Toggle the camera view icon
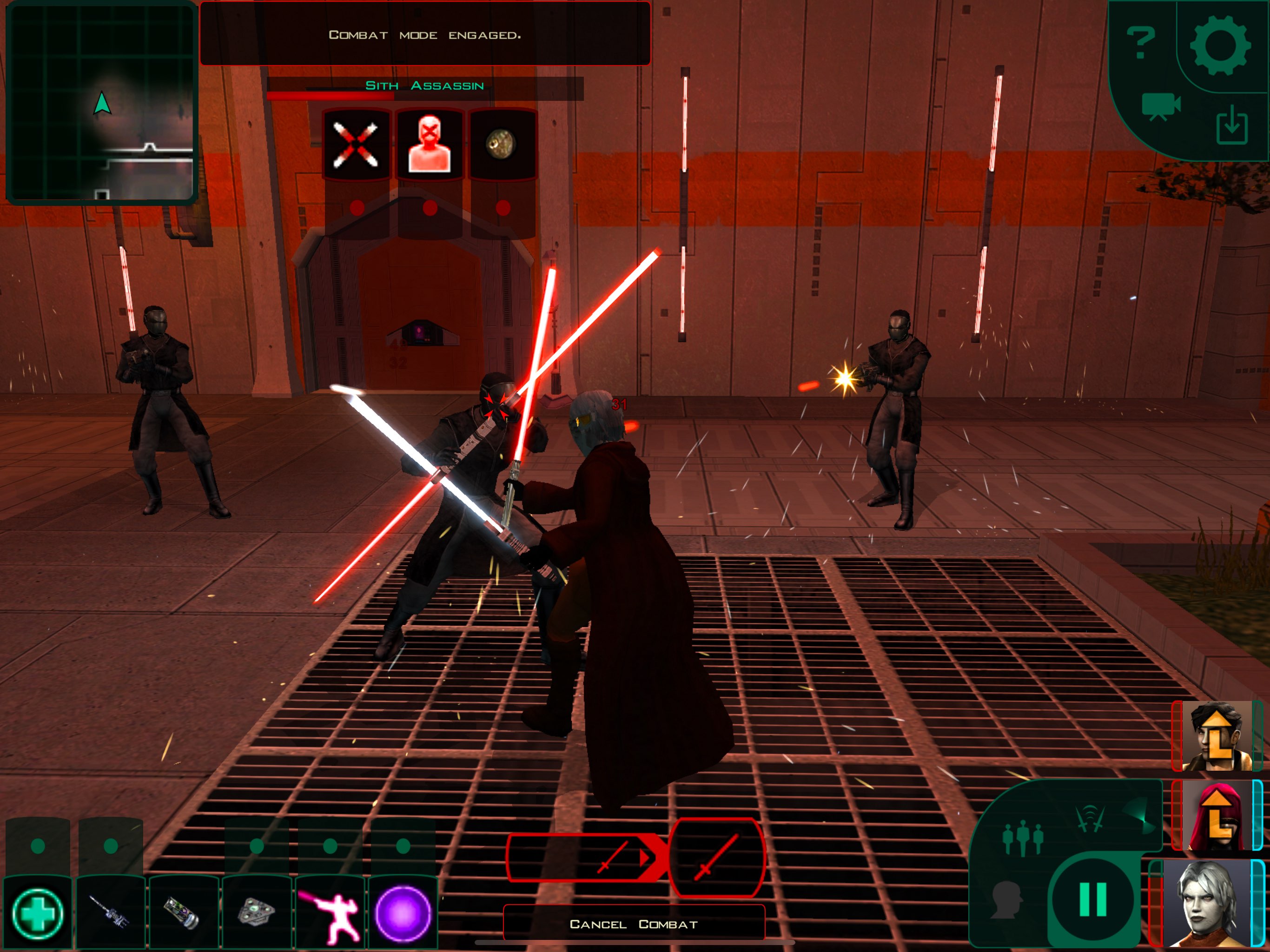This screenshot has width=1270, height=952. tap(1160, 106)
